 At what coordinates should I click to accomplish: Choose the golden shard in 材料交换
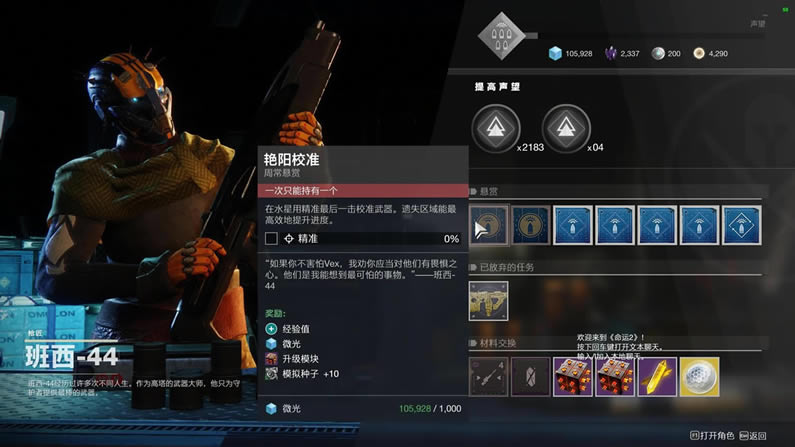[x=657, y=376]
